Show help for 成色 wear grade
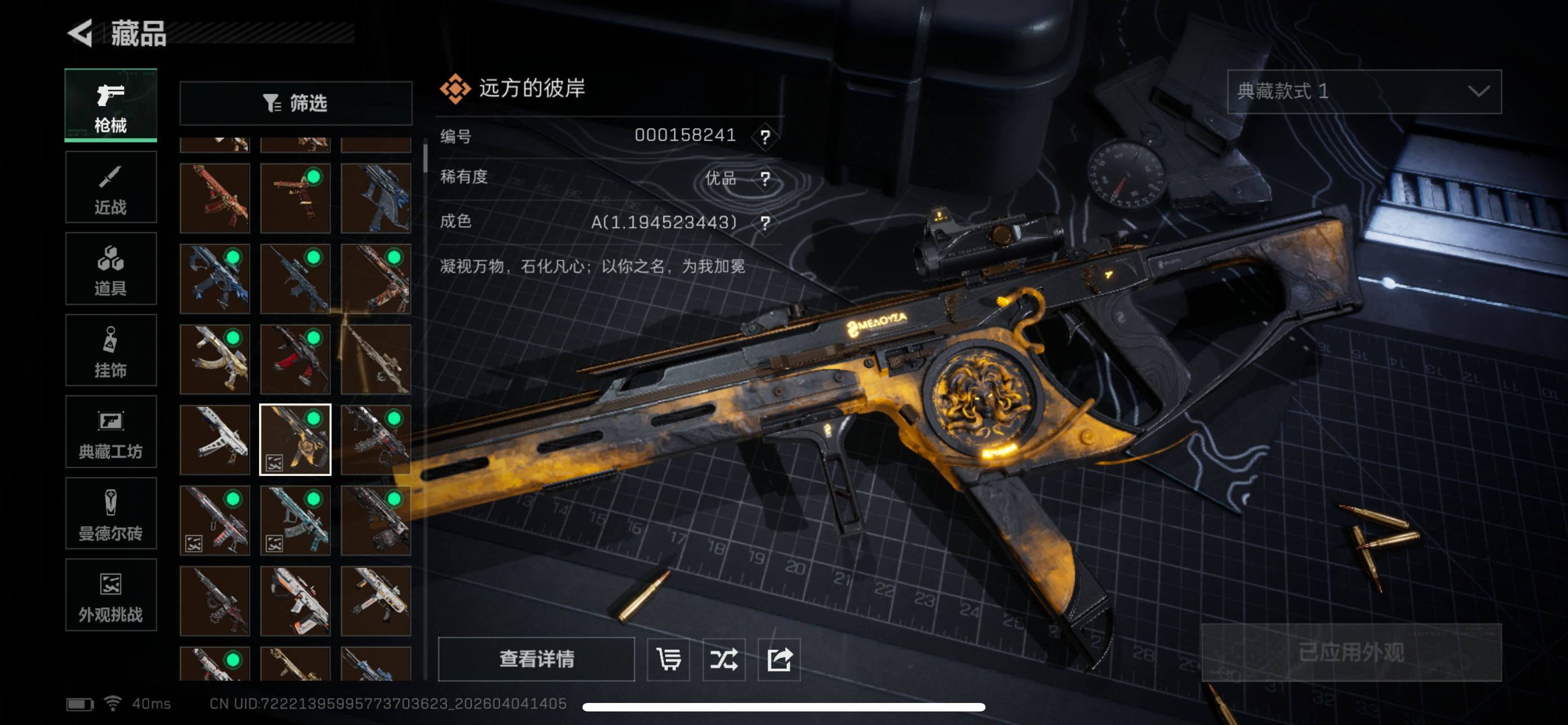Screen dimensions: 1568x725 pos(765,223)
